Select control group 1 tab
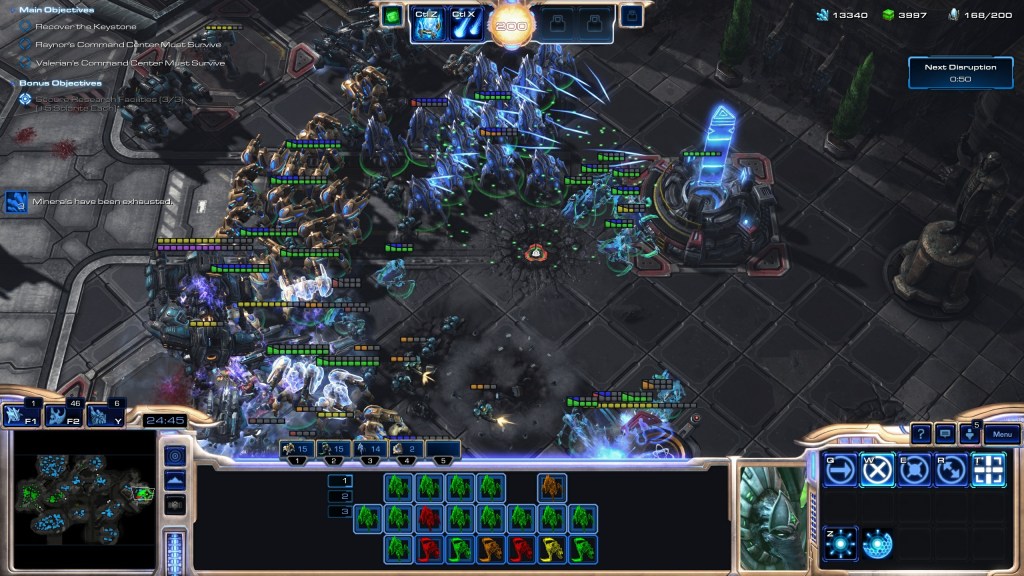 (297, 450)
